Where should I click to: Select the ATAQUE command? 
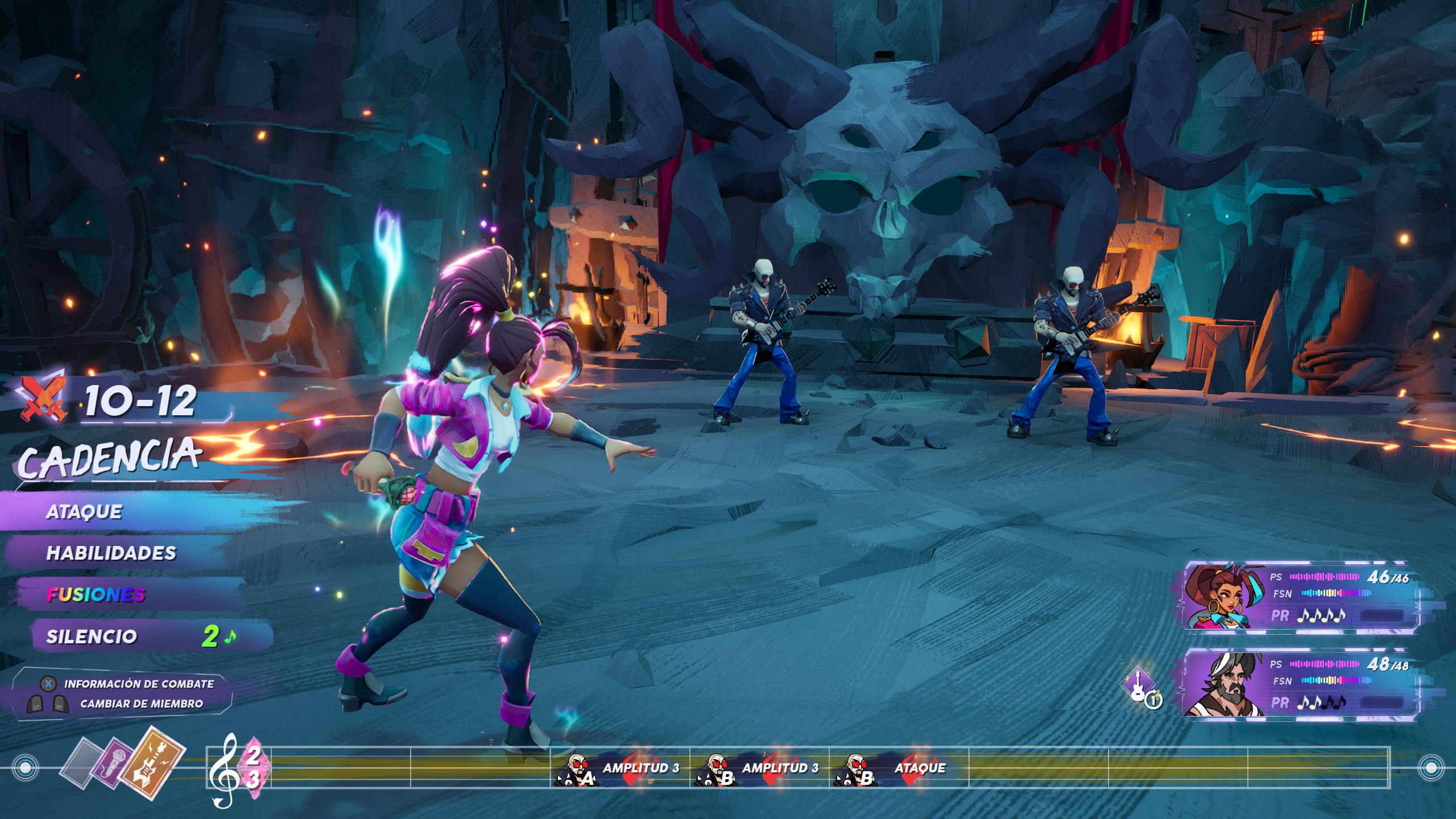(x=85, y=512)
